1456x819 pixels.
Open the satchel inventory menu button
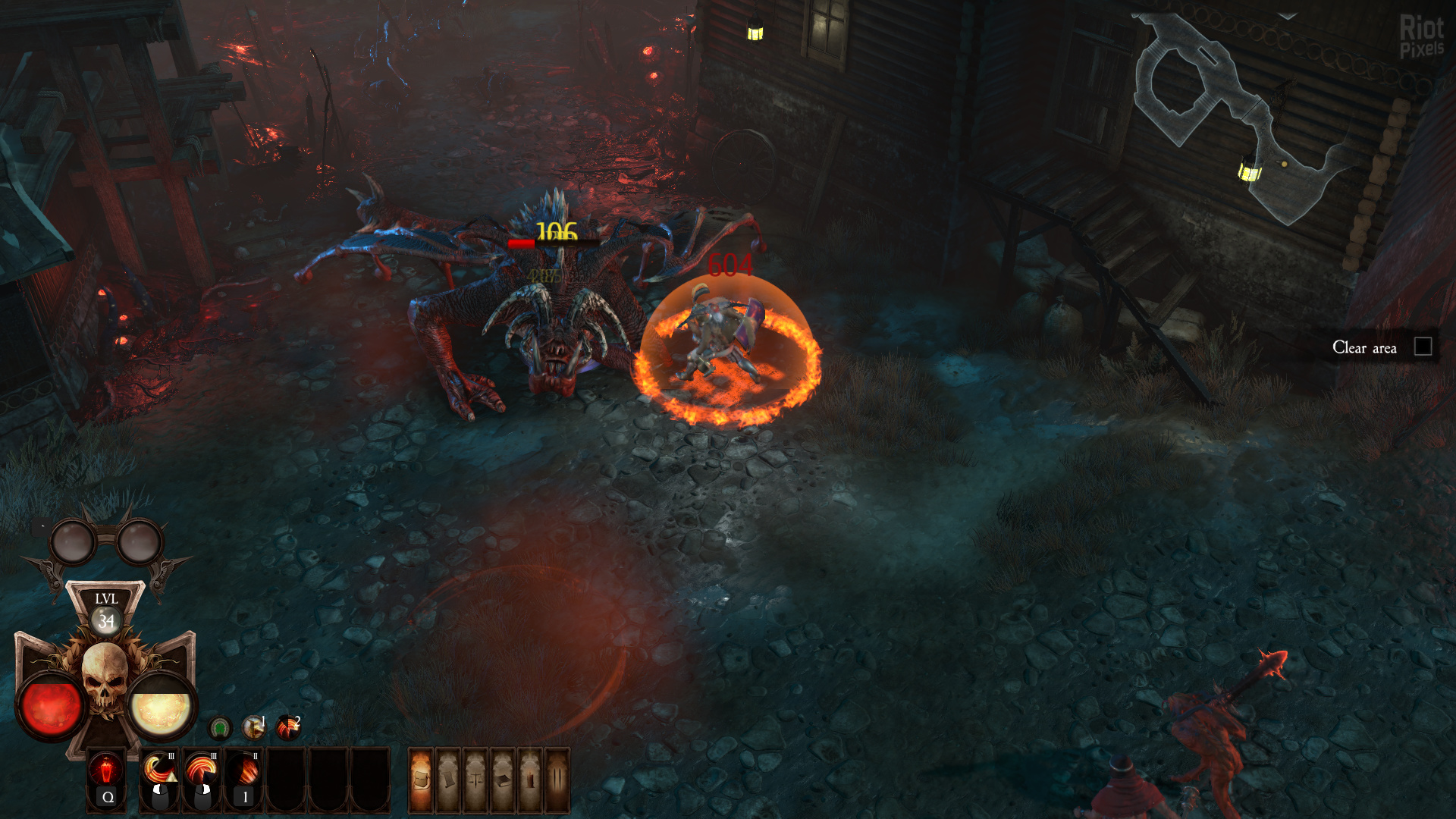(x=422, y=780)
